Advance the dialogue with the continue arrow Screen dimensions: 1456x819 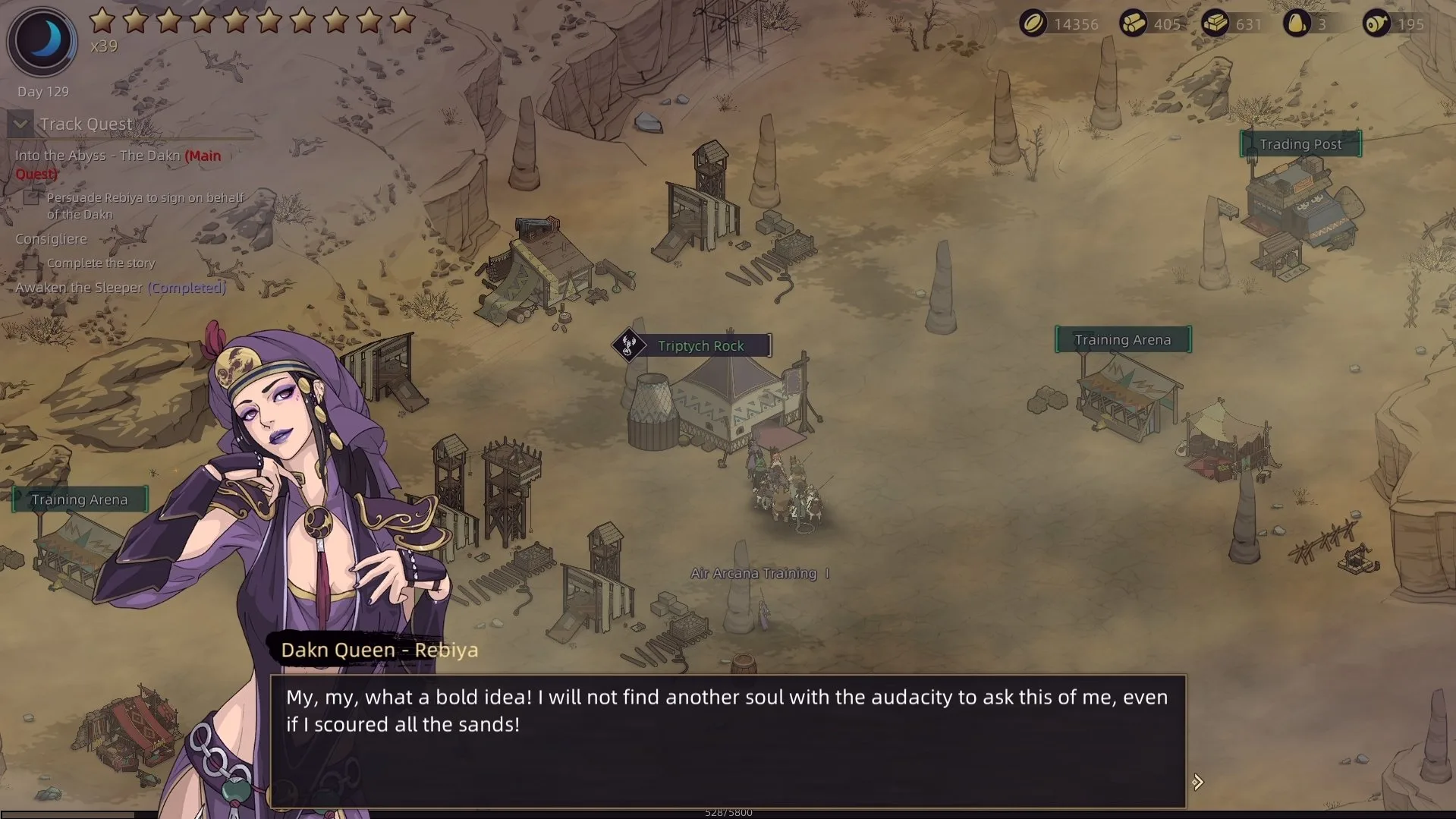(1197, 782)
